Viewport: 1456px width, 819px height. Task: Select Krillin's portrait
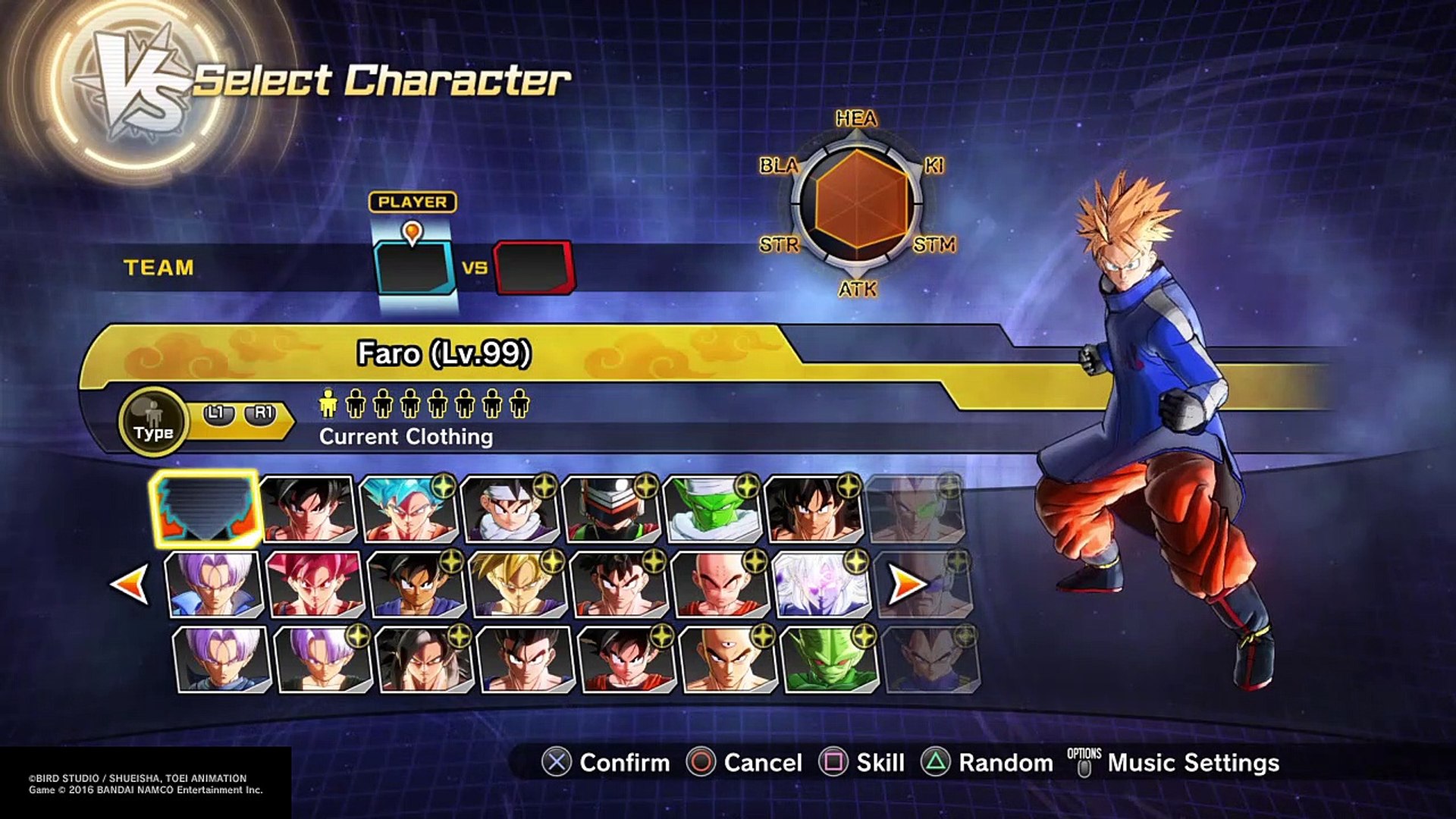coord(720,584)
